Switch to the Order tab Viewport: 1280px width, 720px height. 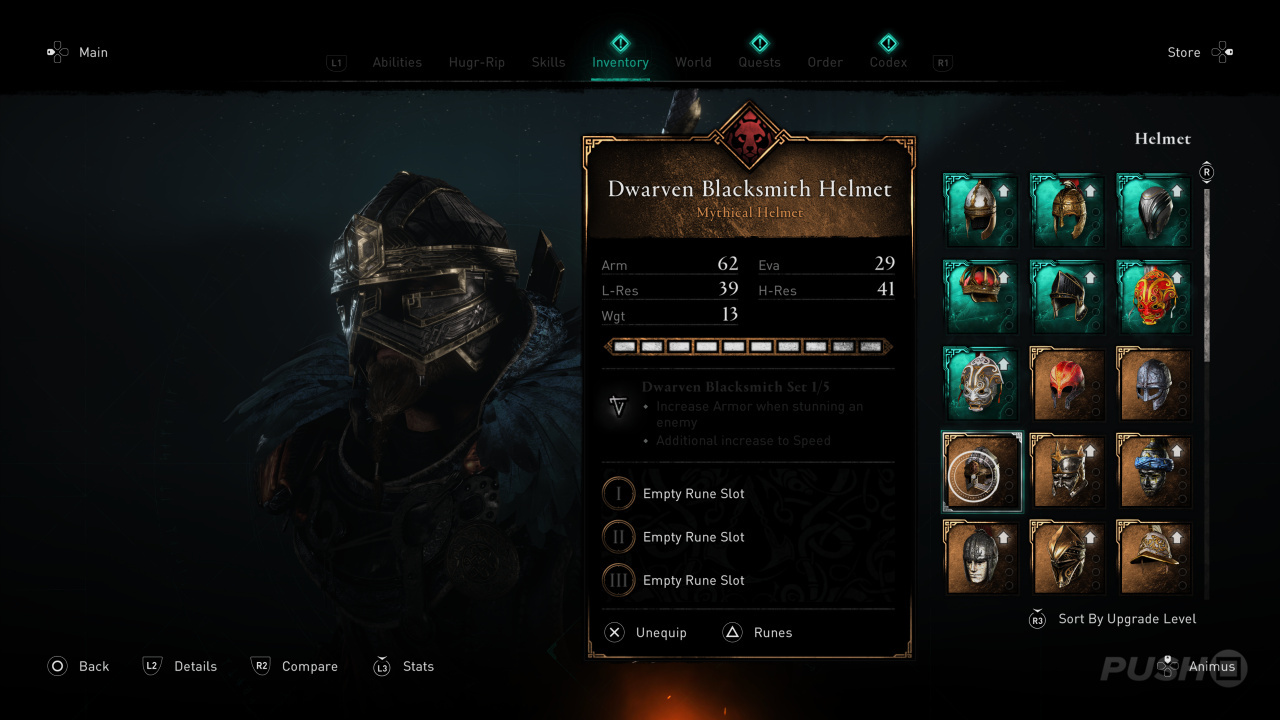click(x=825, y=62)
